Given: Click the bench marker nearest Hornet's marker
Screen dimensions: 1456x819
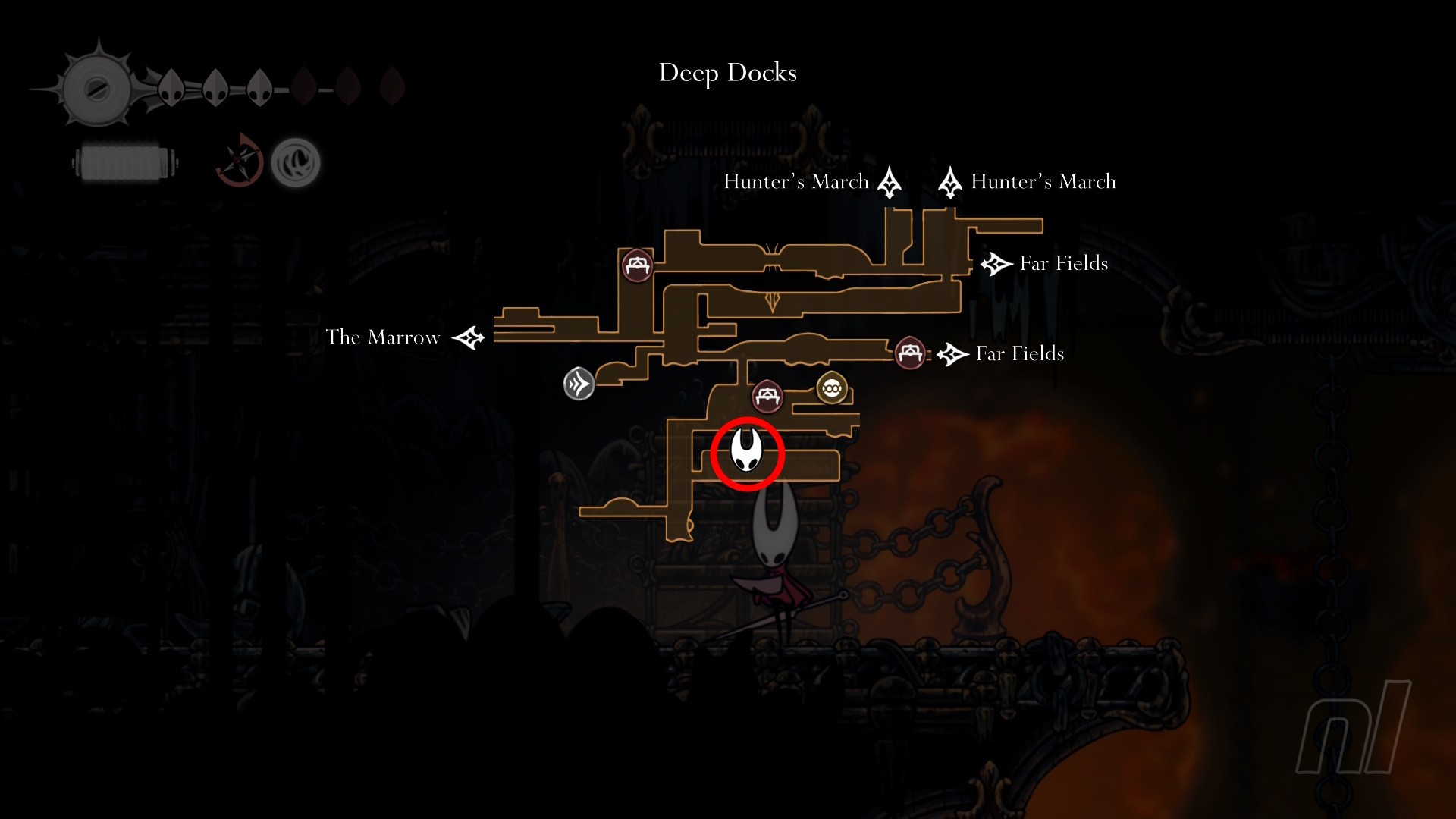Looking at the screenshot, I should click(x=767, y=396).
